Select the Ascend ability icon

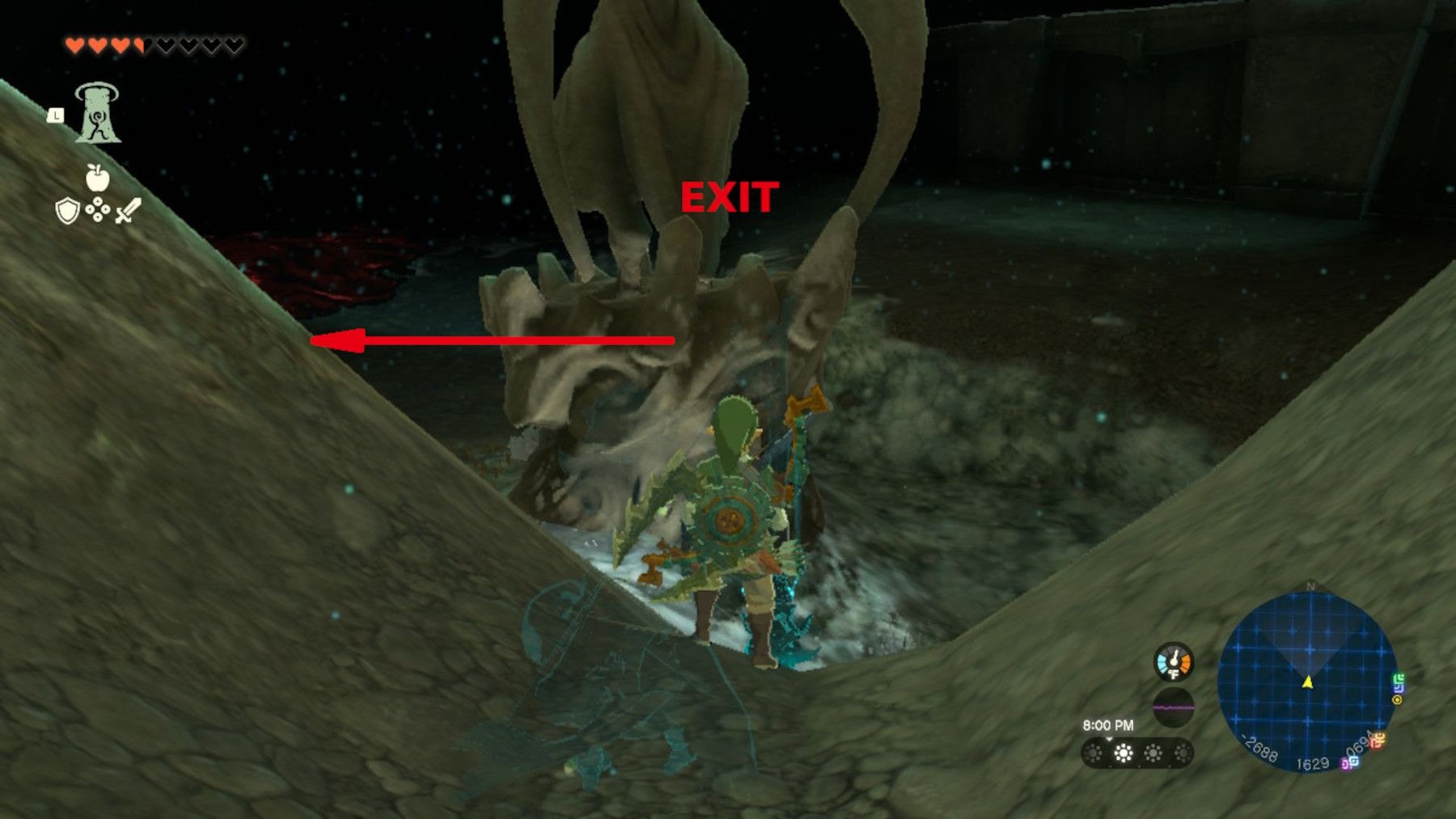click(98, 114)
